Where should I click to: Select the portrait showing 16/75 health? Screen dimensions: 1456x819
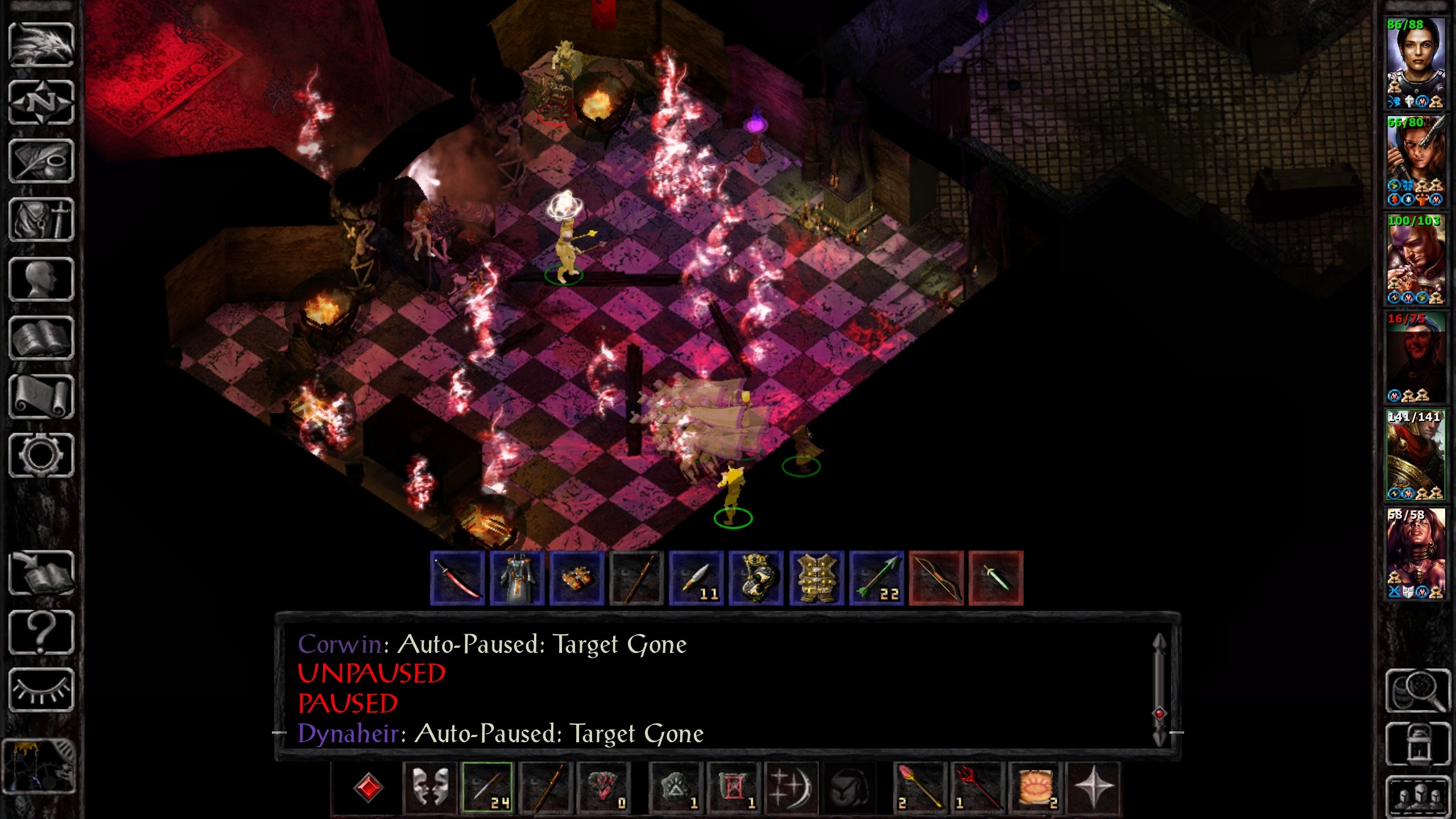click(x=1416, y=357)
